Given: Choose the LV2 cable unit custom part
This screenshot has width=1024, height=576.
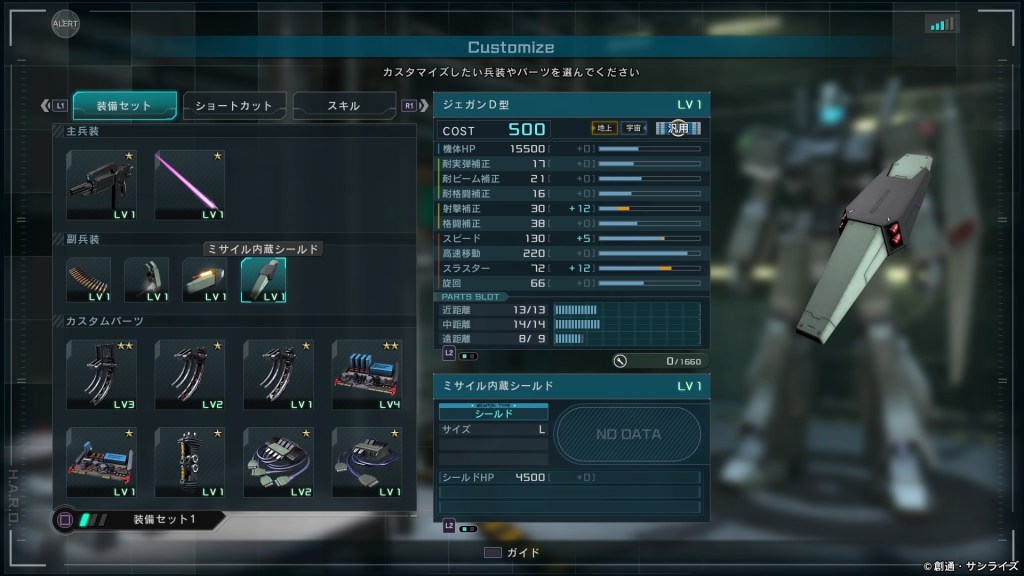Looking at the screenshot, I should (x=278, y=462).
